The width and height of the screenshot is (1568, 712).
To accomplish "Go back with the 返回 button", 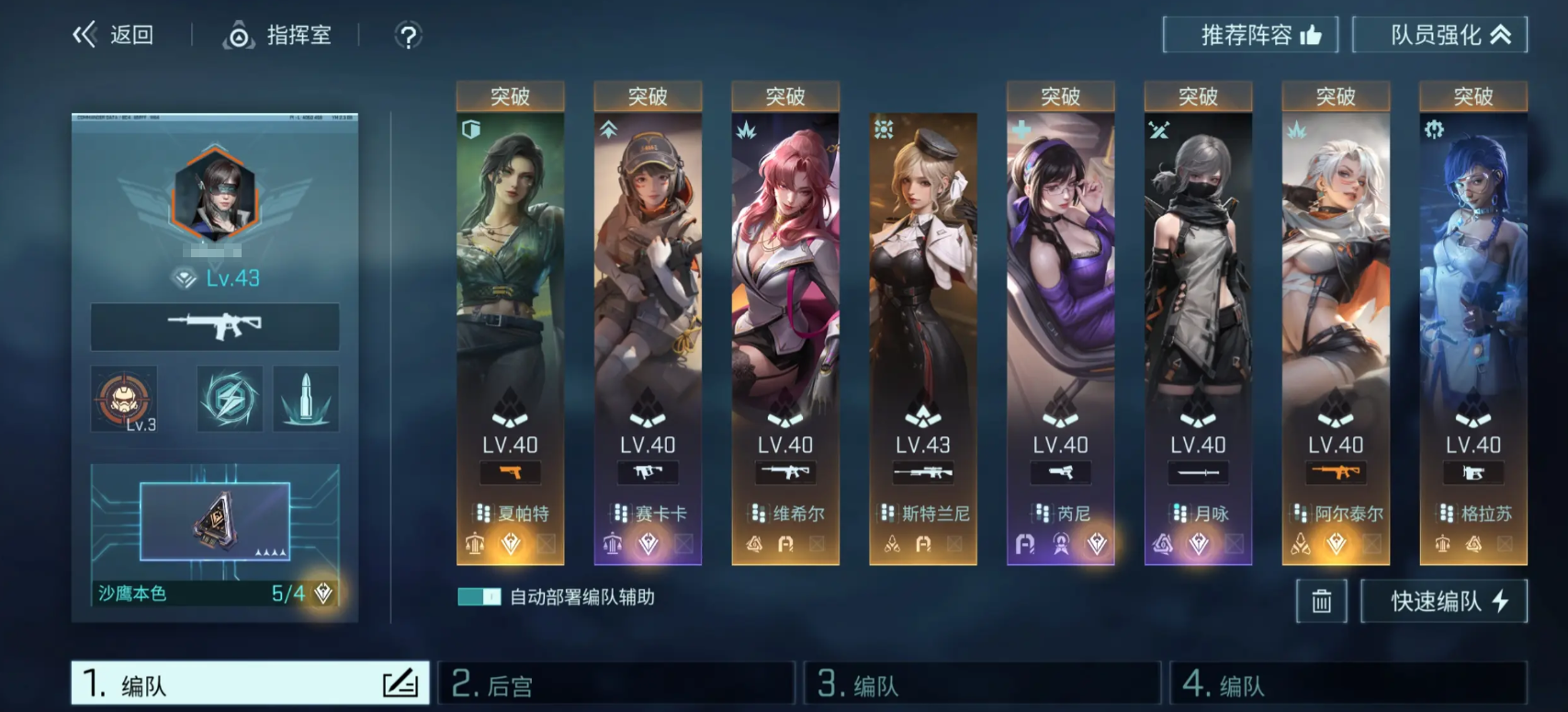I will click(114, 36).
